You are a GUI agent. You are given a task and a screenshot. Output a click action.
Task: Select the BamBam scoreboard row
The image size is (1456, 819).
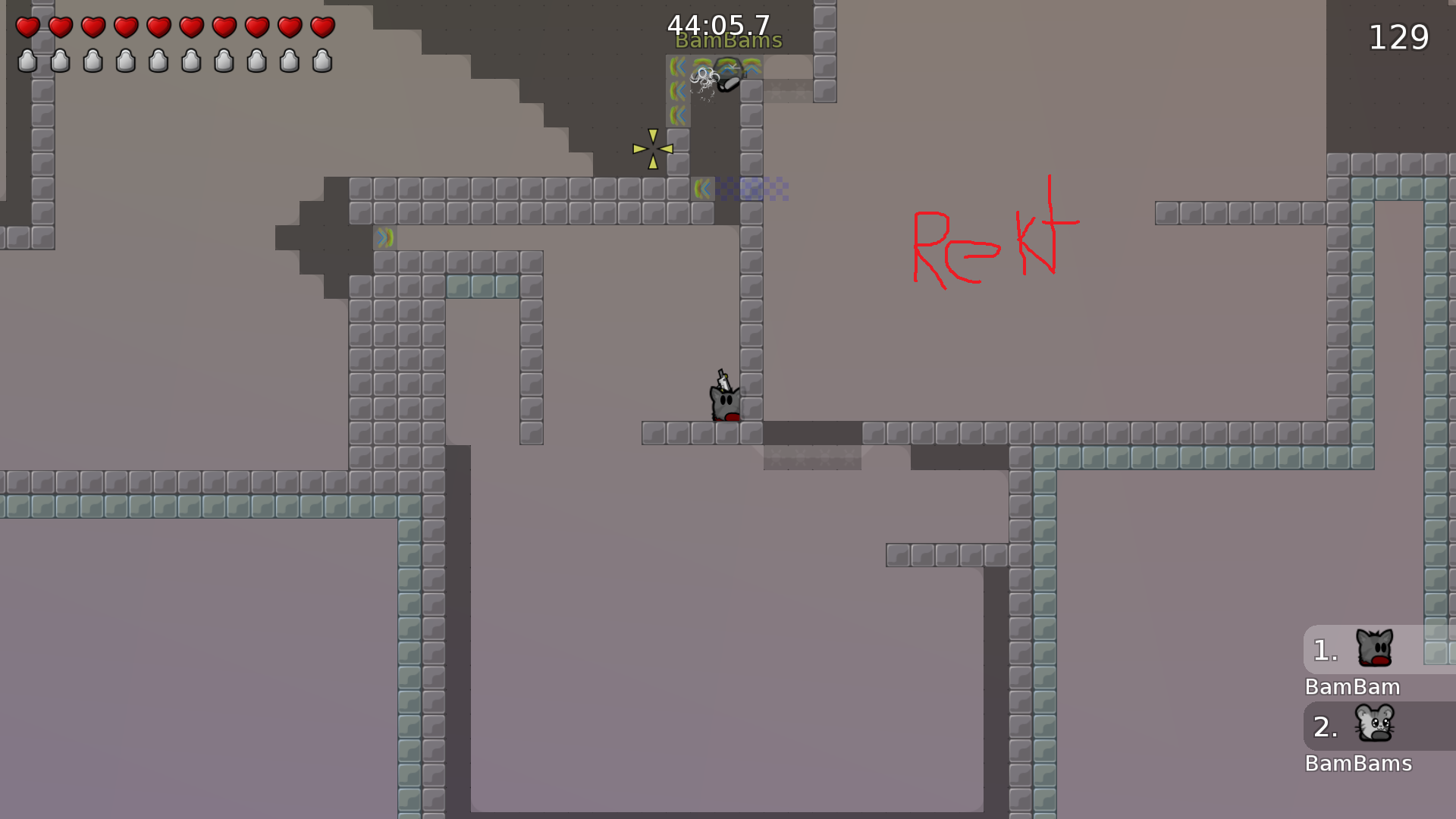(1353, 688)
